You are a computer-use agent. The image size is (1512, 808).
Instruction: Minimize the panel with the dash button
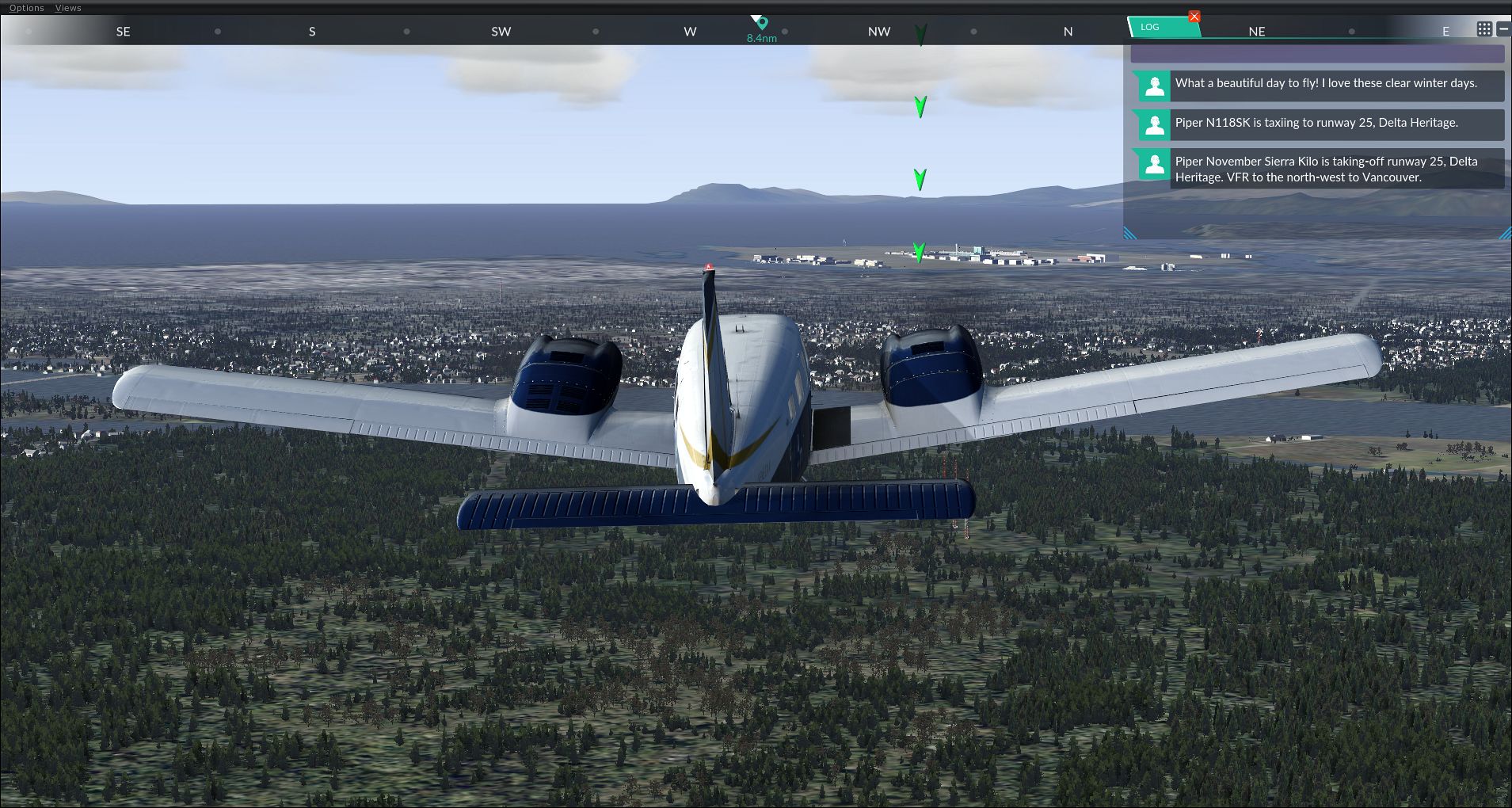(1503, 29)
